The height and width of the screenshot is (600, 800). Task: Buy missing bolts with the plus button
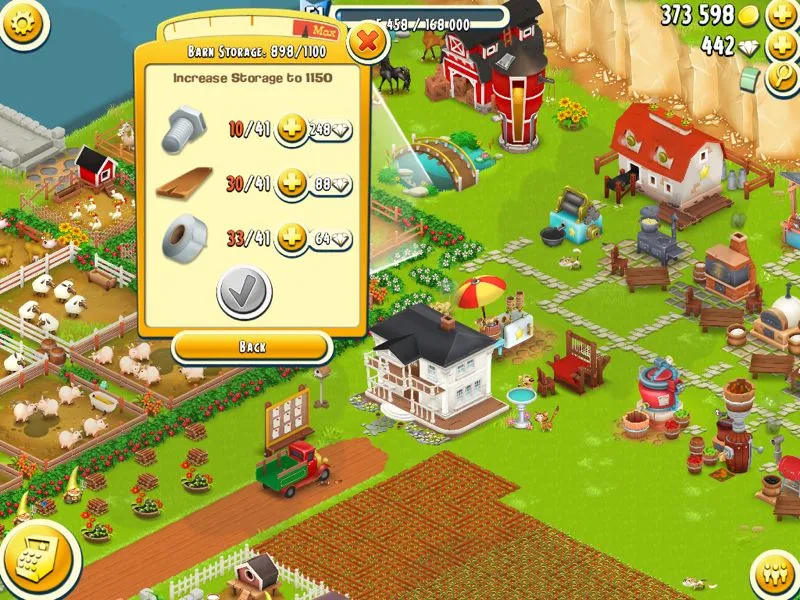click(x=291, y=129)
